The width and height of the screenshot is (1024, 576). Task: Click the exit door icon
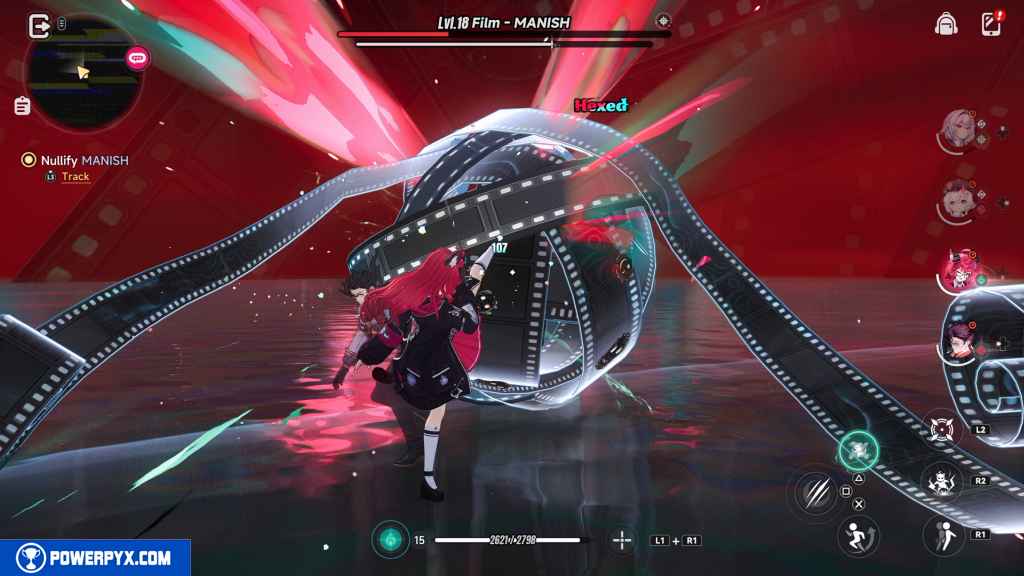[x=40, y=25]
